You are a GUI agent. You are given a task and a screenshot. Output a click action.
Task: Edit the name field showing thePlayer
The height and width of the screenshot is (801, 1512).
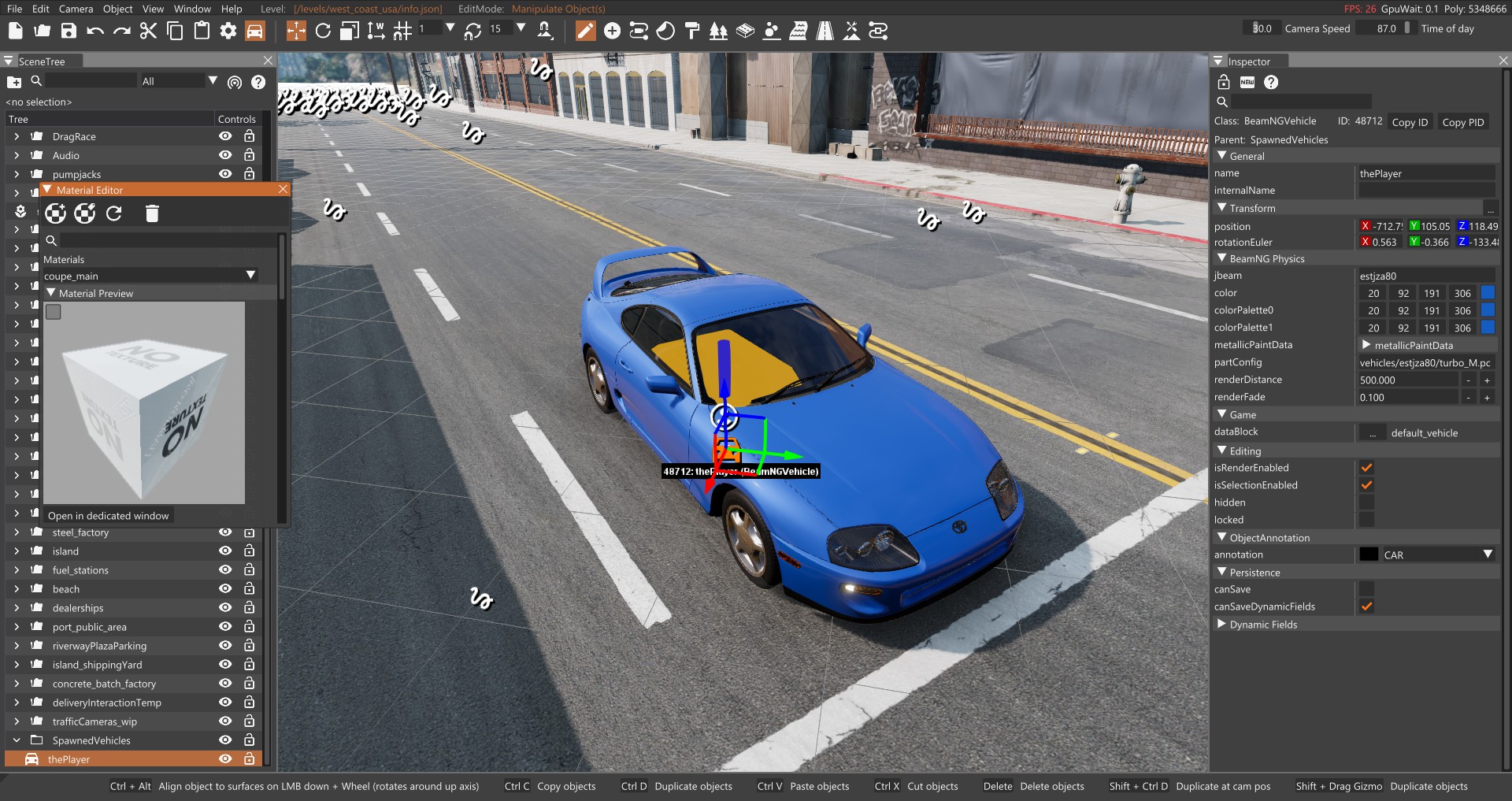(1426, 173)
